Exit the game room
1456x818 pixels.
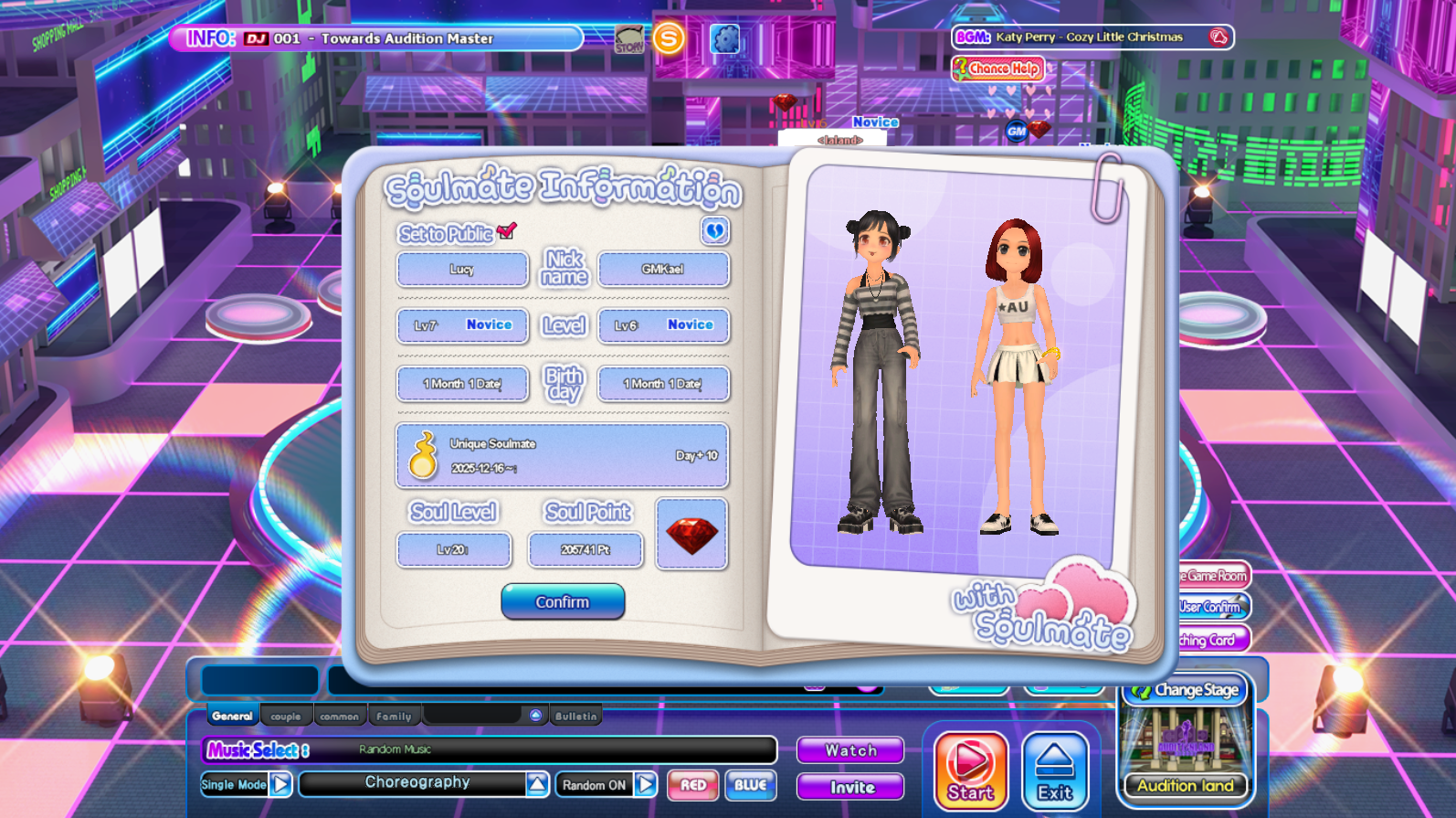(1055, 770)
